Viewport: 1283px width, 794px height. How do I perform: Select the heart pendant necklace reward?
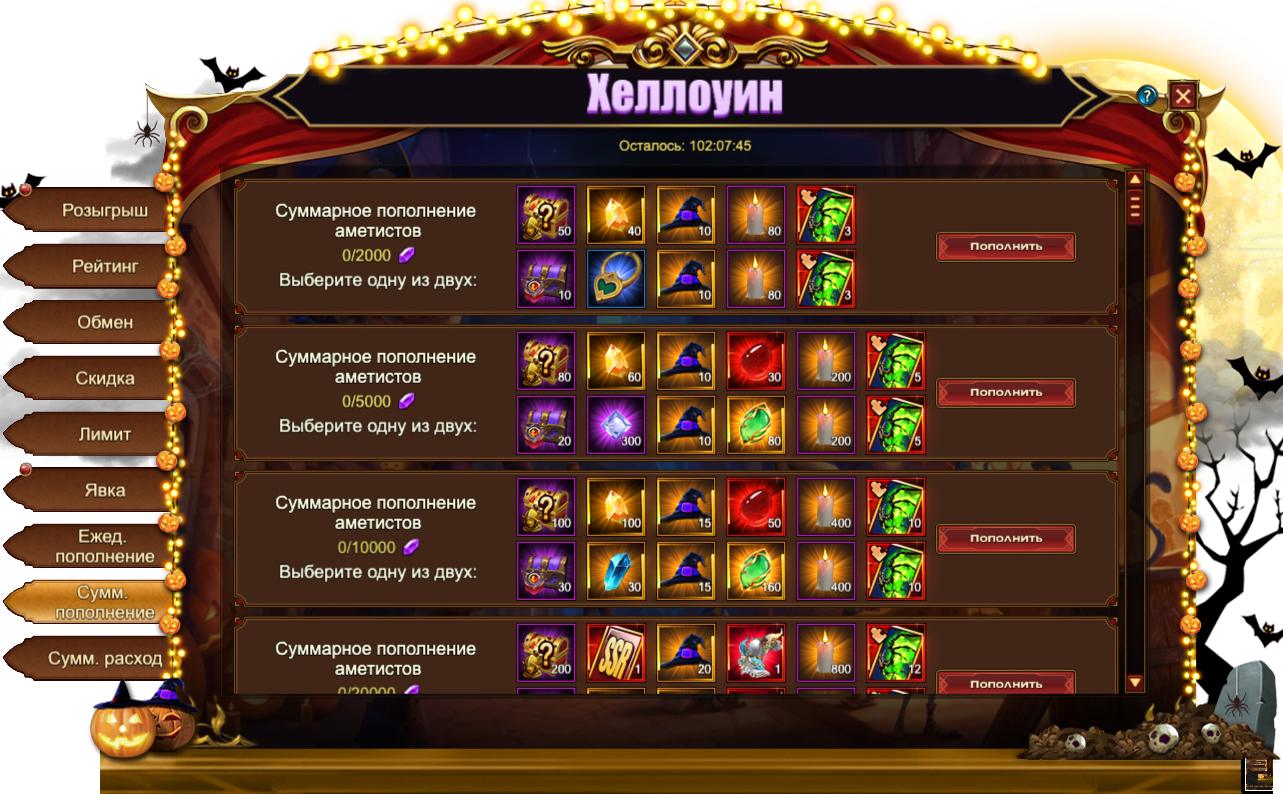click(x=616, y=279)
